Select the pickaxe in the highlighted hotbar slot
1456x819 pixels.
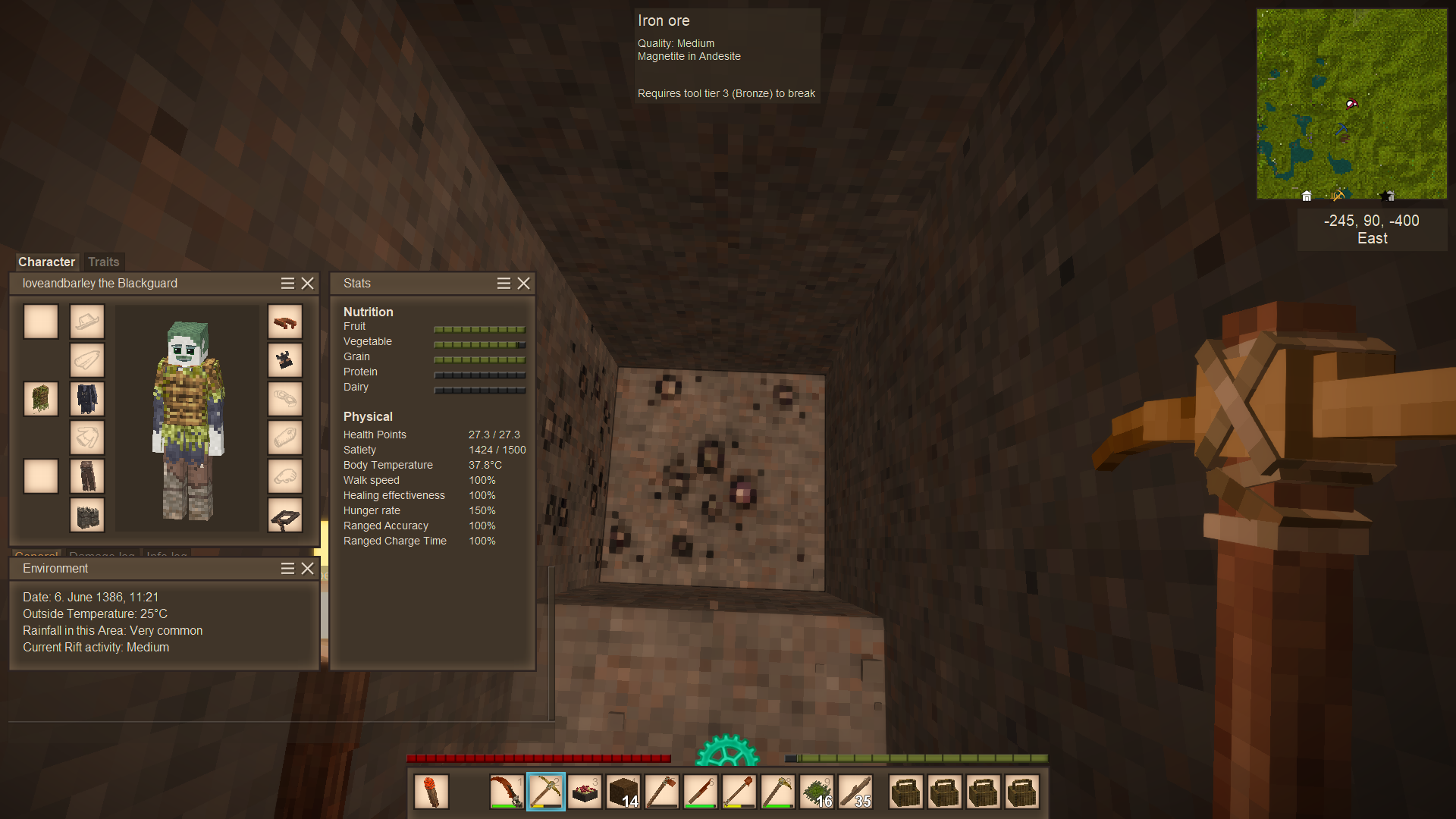tap(546, 792)
